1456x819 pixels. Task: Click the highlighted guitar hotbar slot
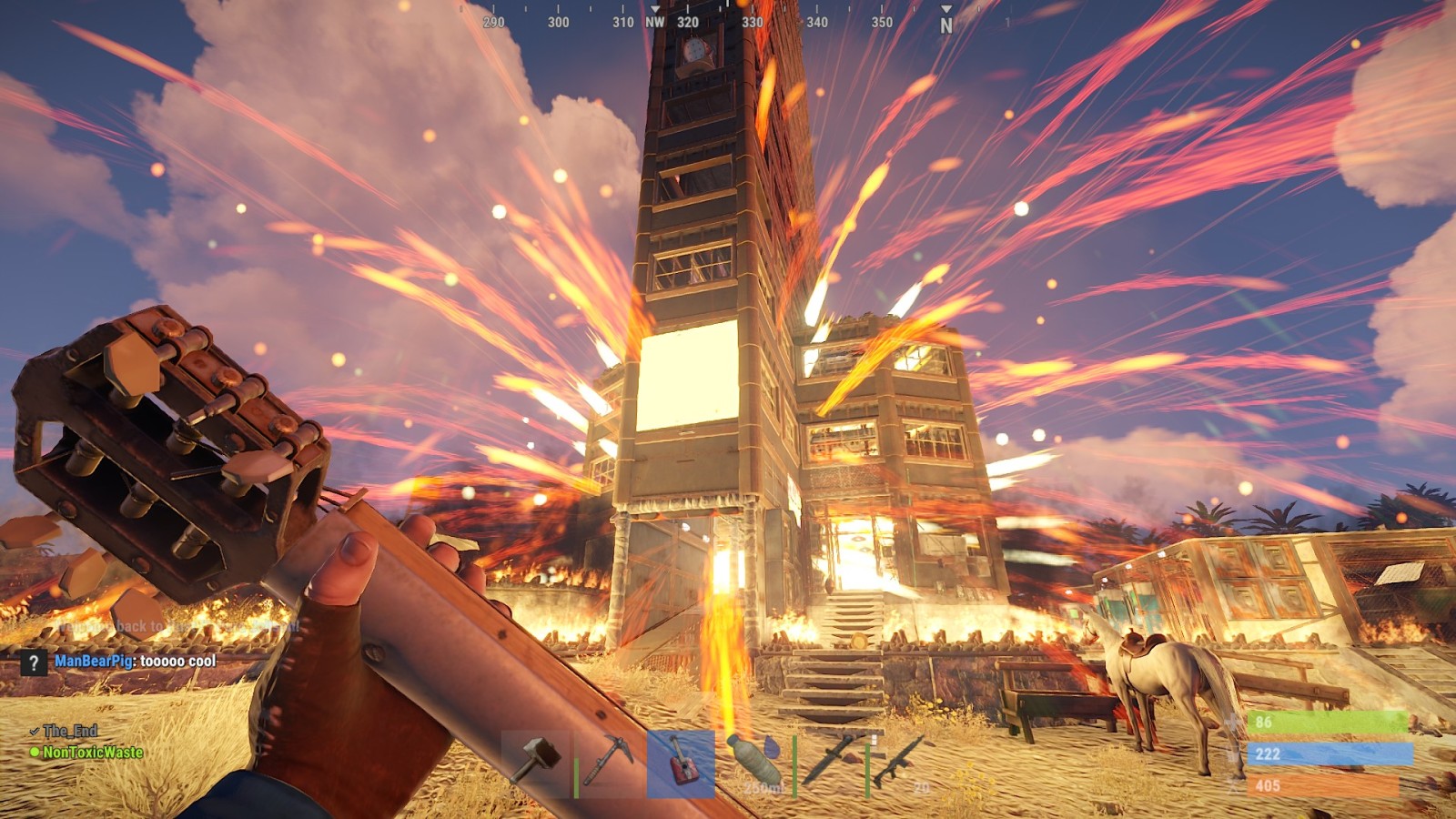(681, 763)
